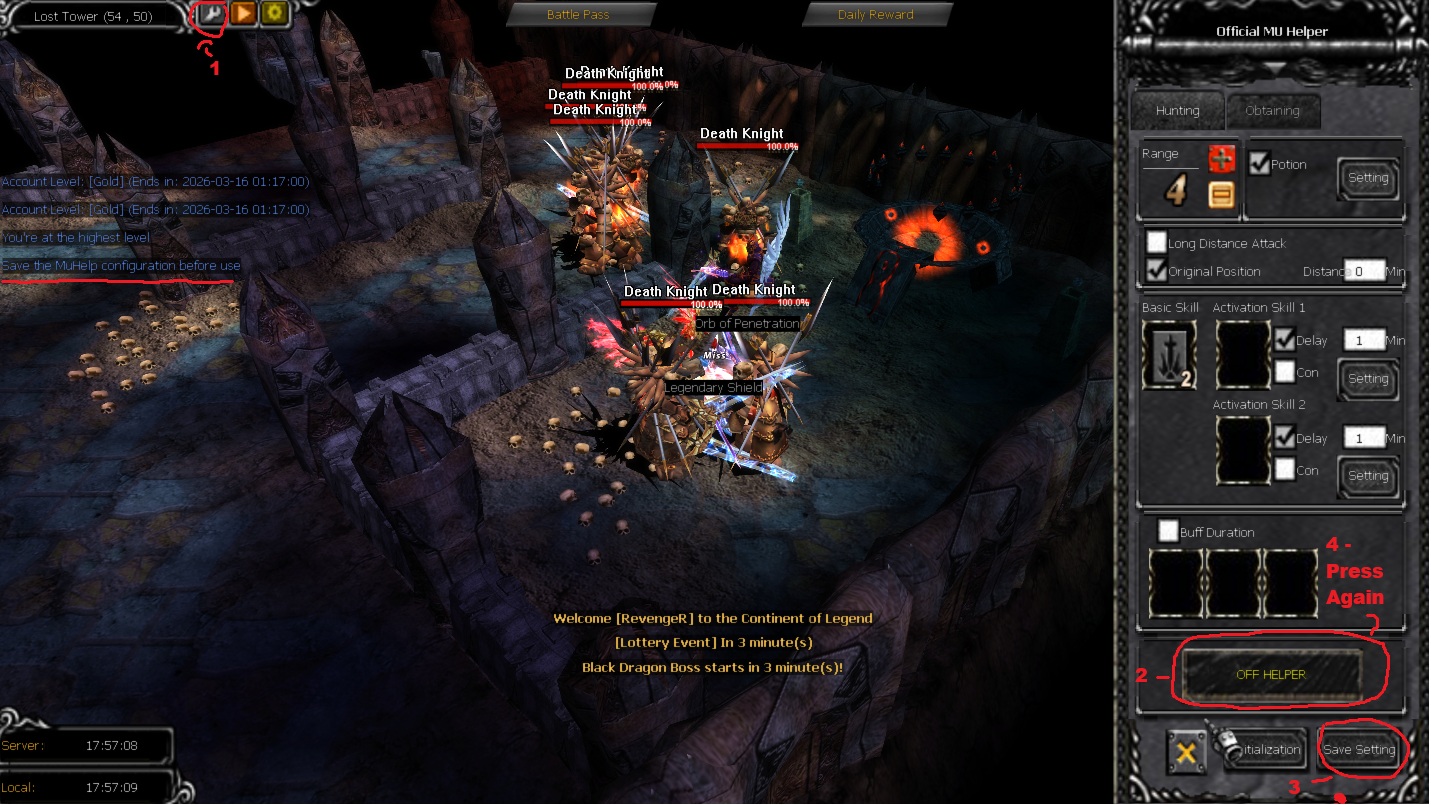Viewport: 1431px width, 805px height.
Task: Enable the Con checkbox for Activation Skill 2
Action: point(1285,470)
